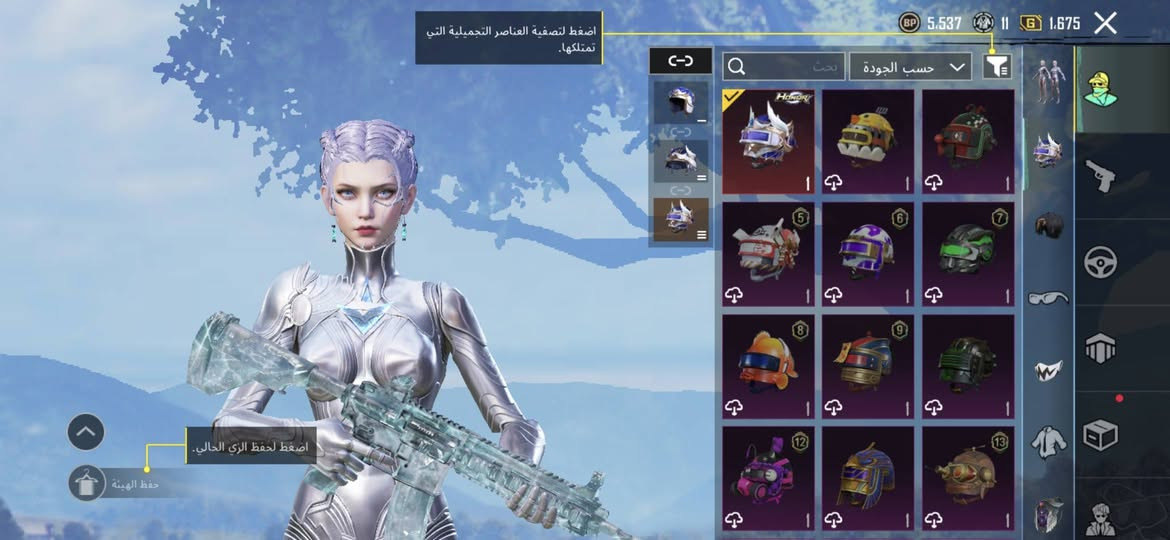Pick the black helmet with green stripes
This screenshot has width=1170, height=540.
click(968, 253)
